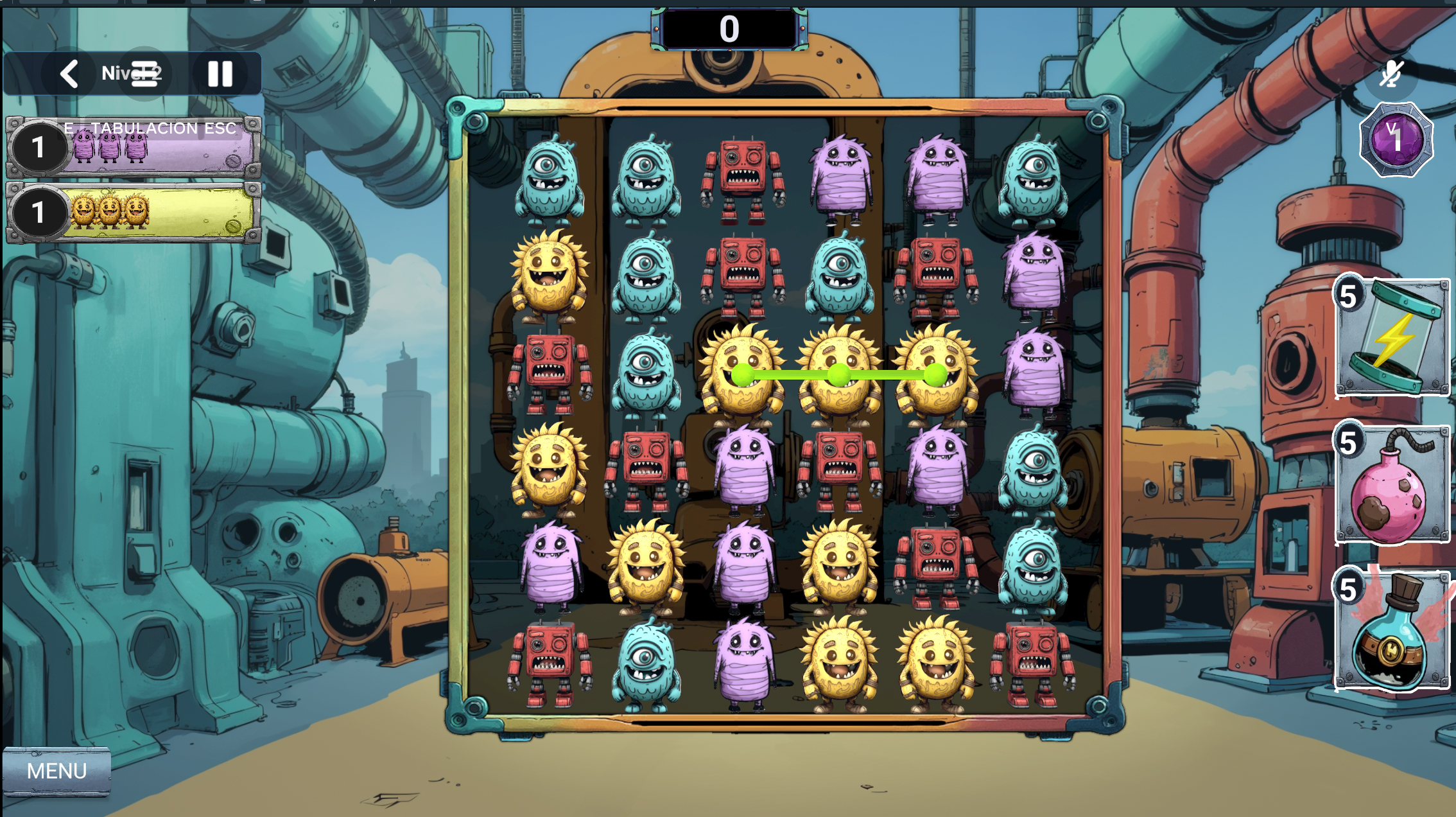
Task: Pick the middle yellow monster on the green line
Action: 839,374
